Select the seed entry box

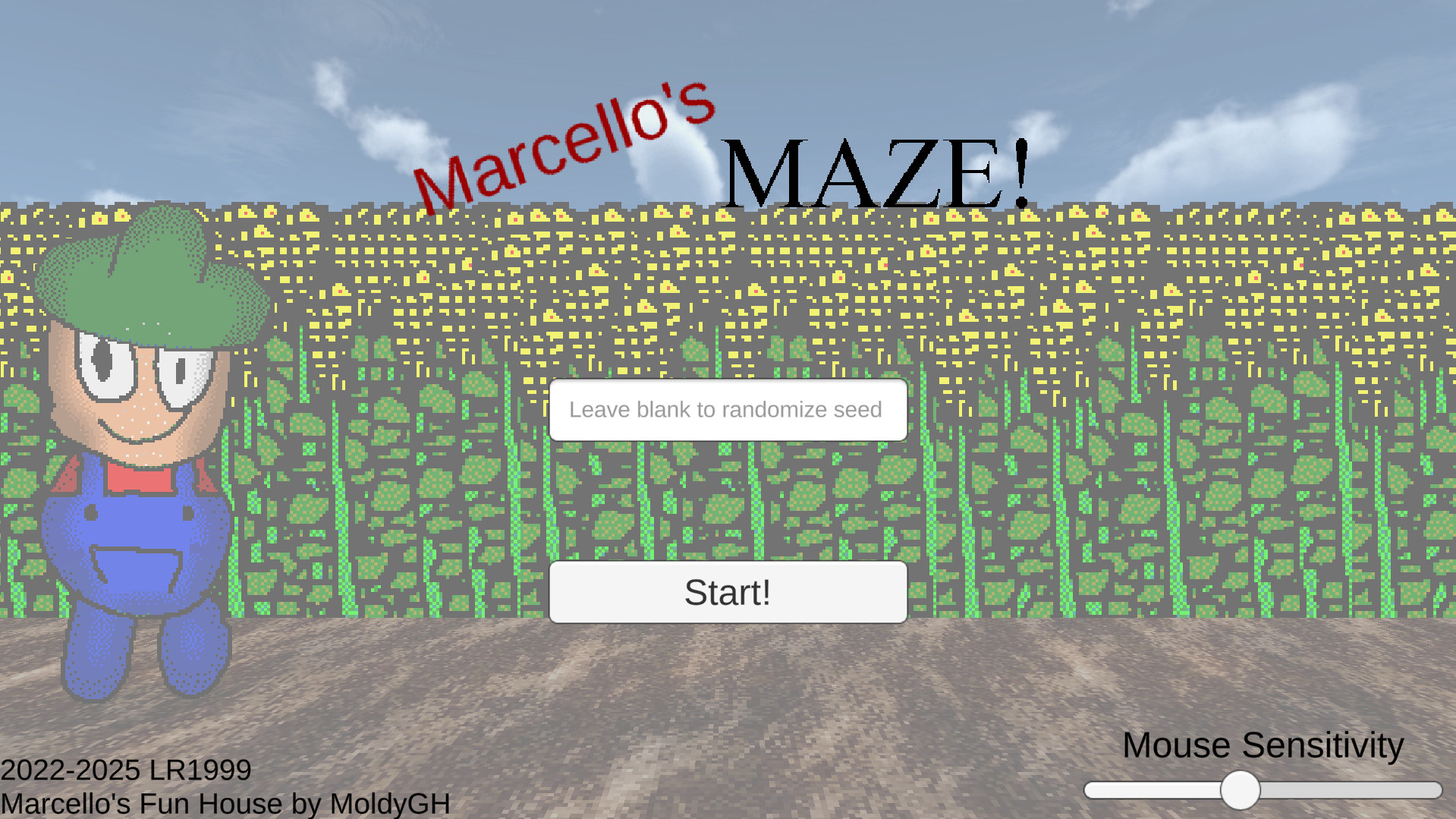point(728,409)
